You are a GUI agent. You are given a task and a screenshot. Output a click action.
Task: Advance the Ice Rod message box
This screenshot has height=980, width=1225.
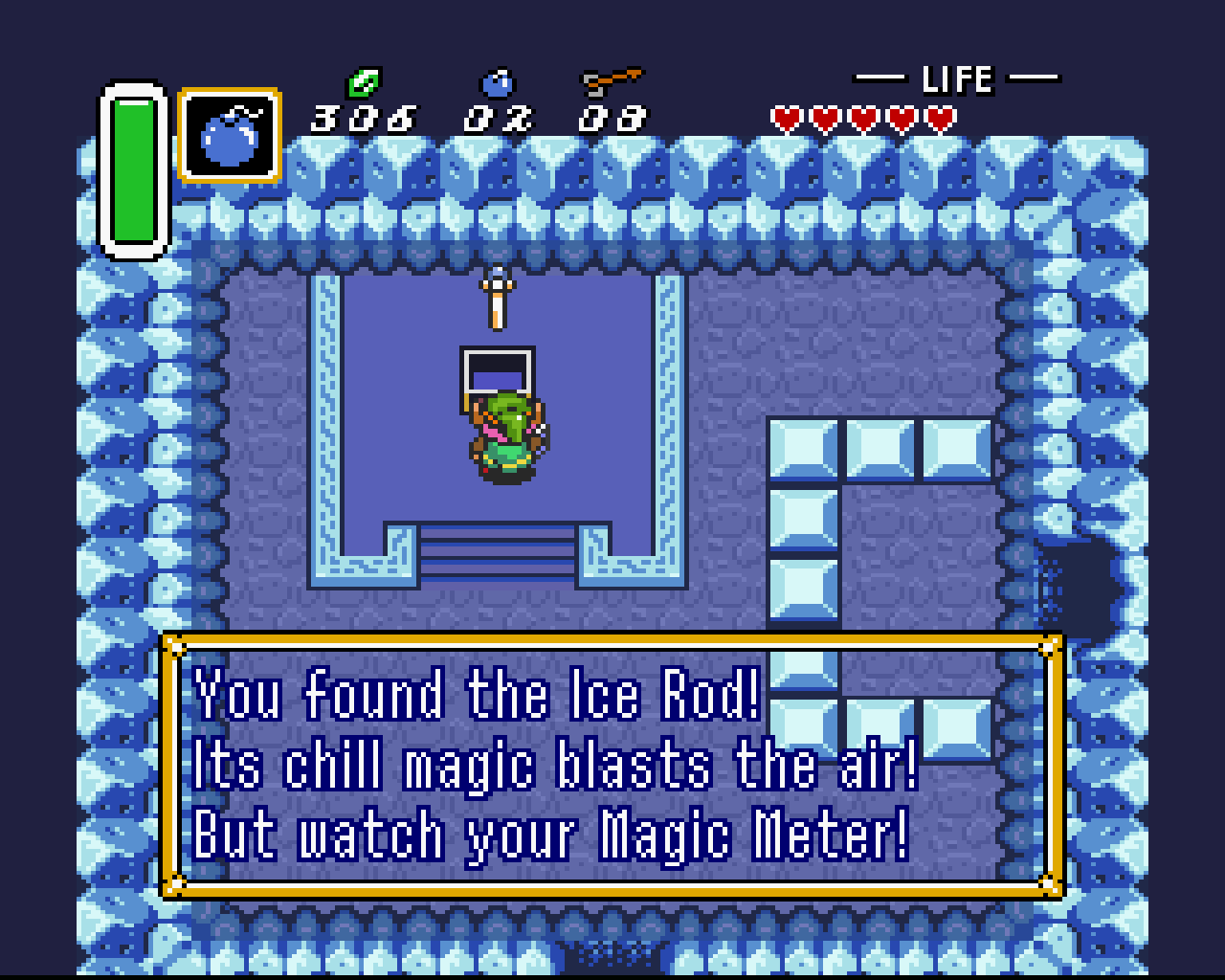point(612,766)
